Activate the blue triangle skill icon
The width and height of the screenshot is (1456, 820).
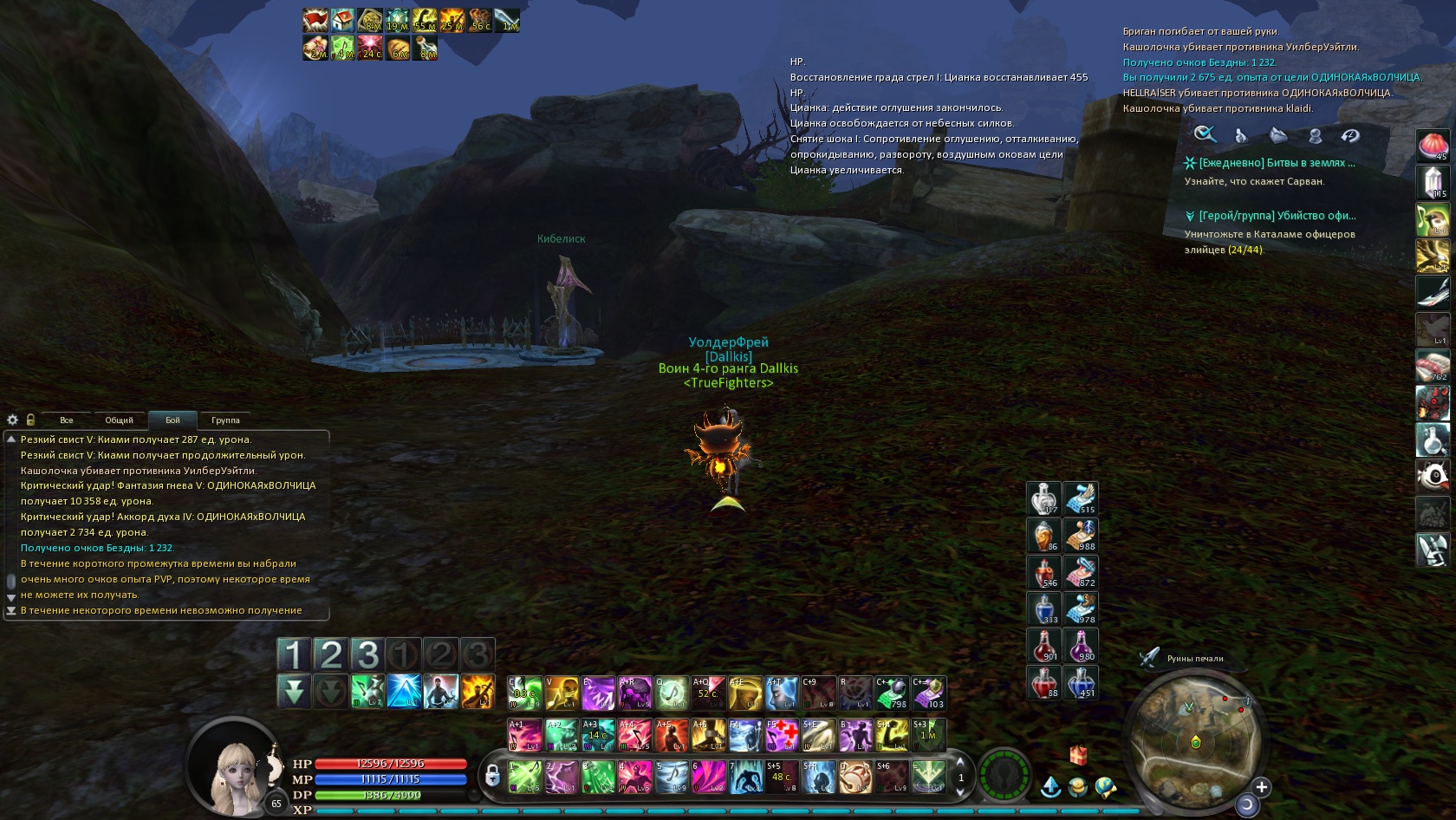tap(404, 691)
